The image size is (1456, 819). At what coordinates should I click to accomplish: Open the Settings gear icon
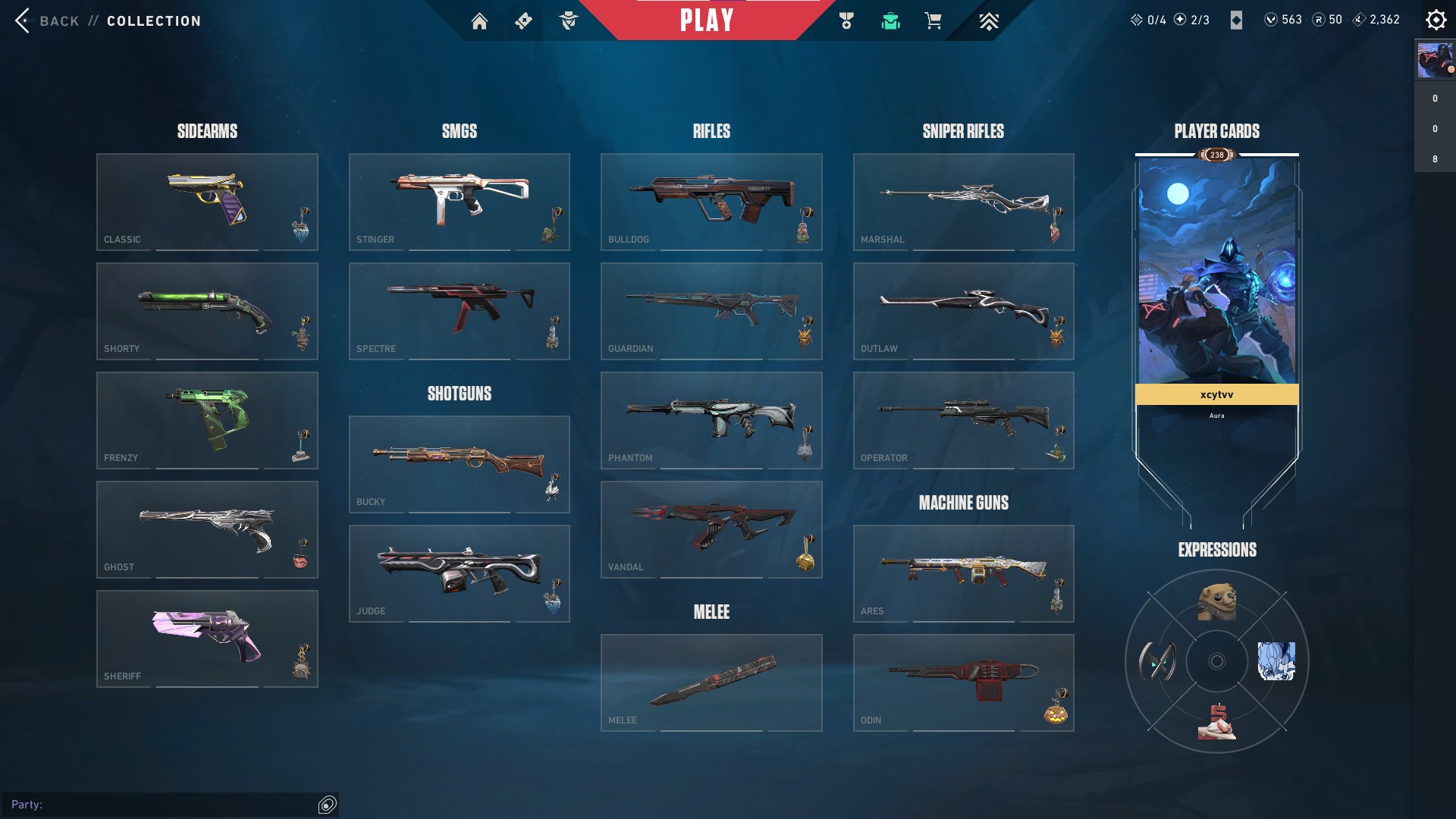point(1436,20)
